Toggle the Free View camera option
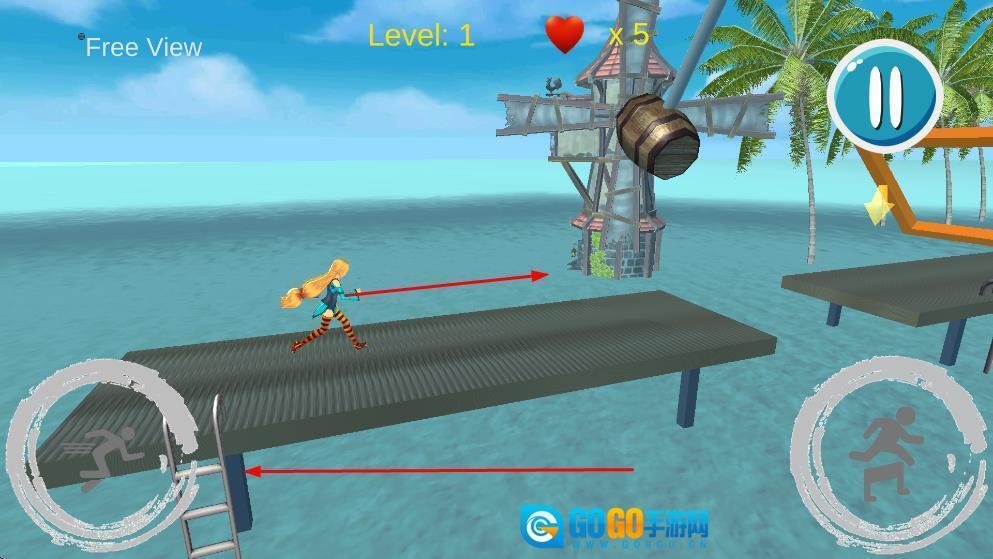Image resolution: width=993 pixels, height=559 pixels. point(142,47)
